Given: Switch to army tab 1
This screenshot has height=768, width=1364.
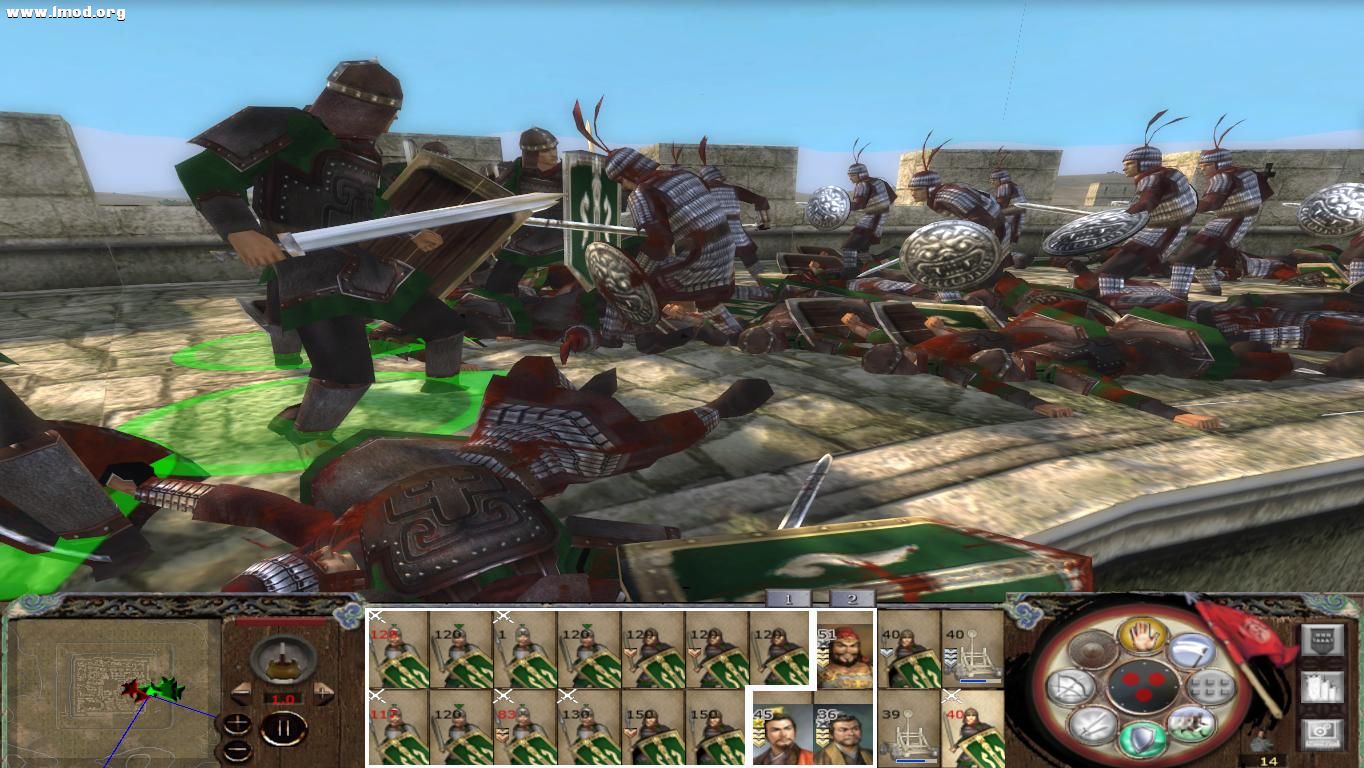Looking at the screenshot, I should (x=787, y=600).
